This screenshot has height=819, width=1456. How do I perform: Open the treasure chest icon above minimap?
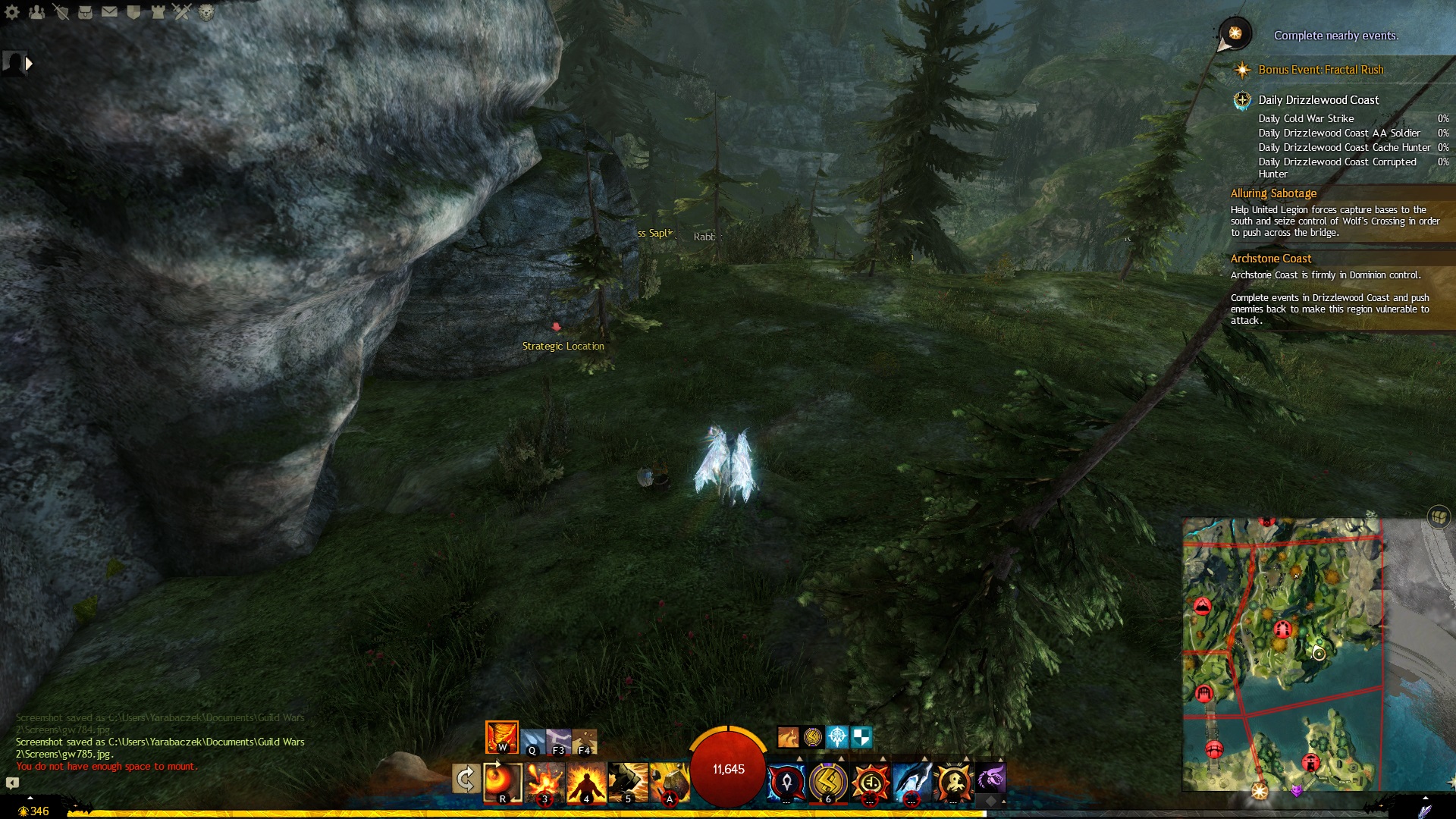(1439, 517)
